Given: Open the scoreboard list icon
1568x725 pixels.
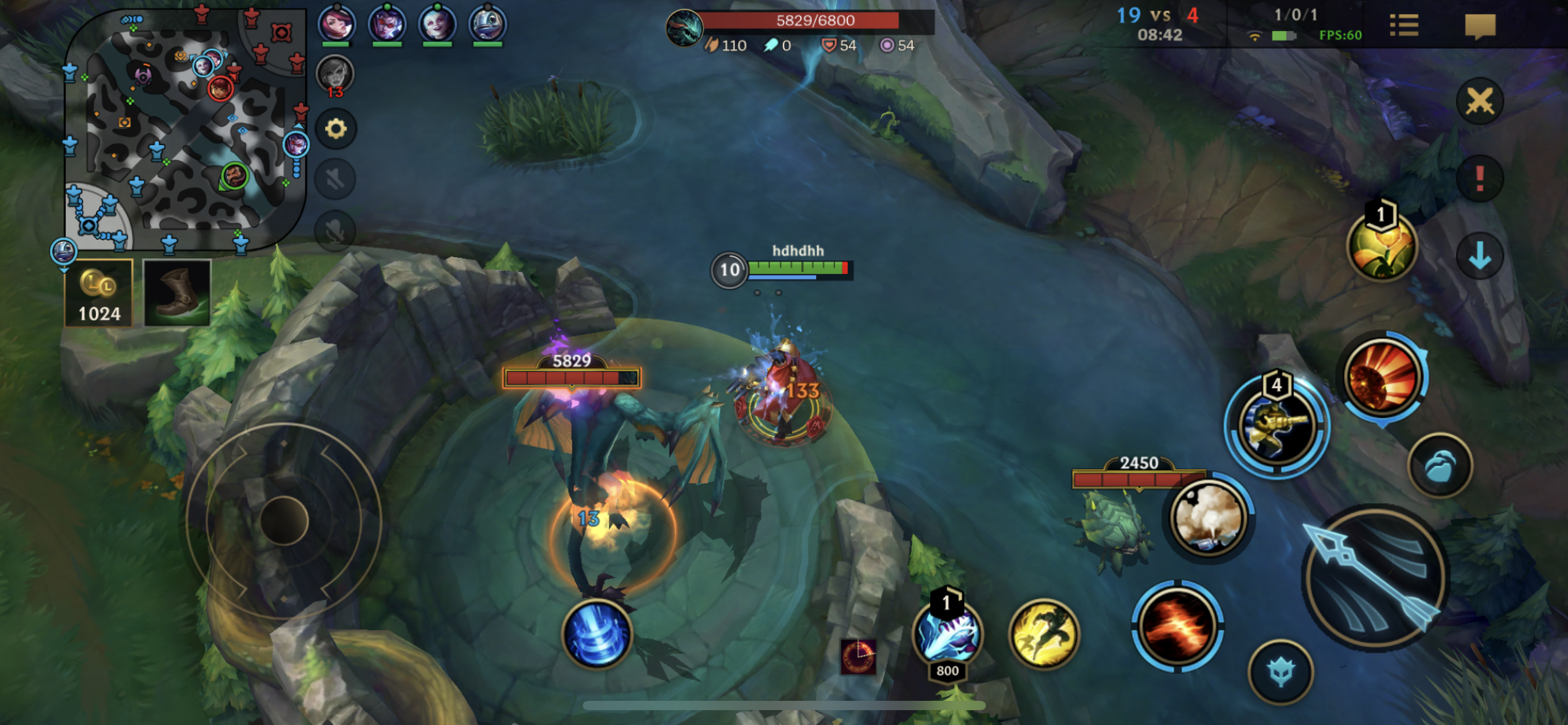Looking at the screenshot, I should (x=1403, y=26).
